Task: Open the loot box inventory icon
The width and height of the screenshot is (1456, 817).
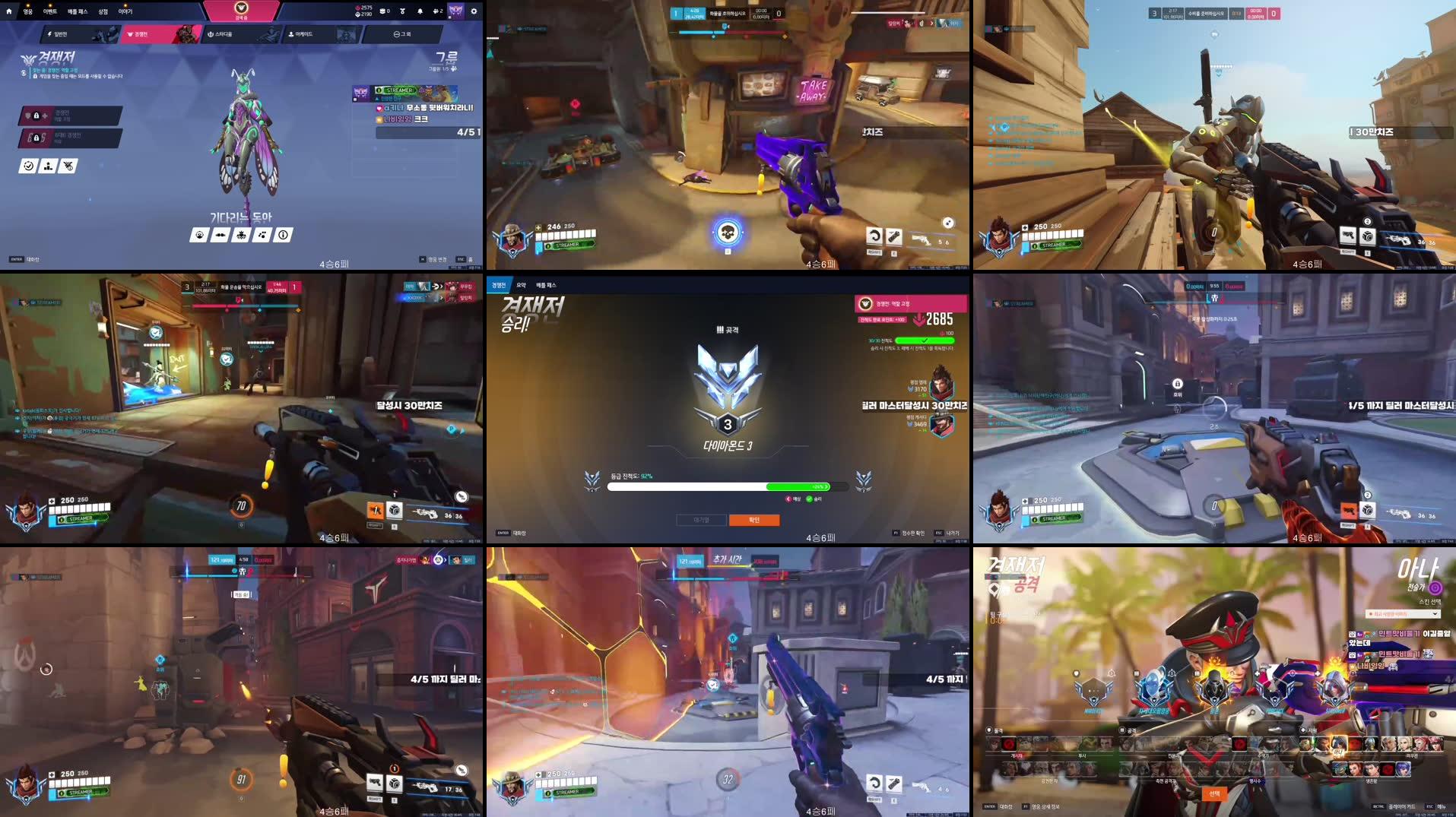Action: (384, 11)
